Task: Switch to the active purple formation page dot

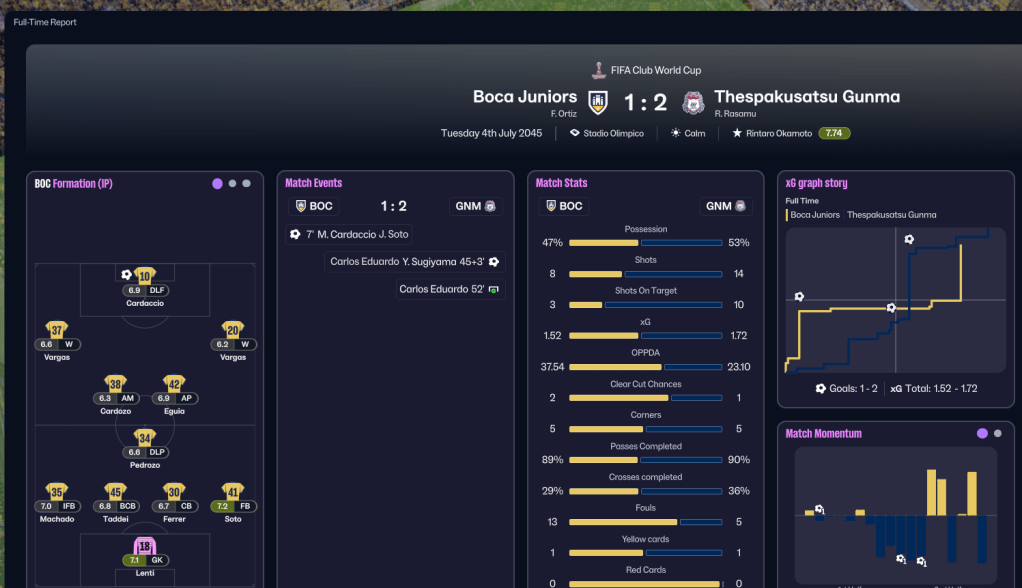Action: (x=217, y=184)
